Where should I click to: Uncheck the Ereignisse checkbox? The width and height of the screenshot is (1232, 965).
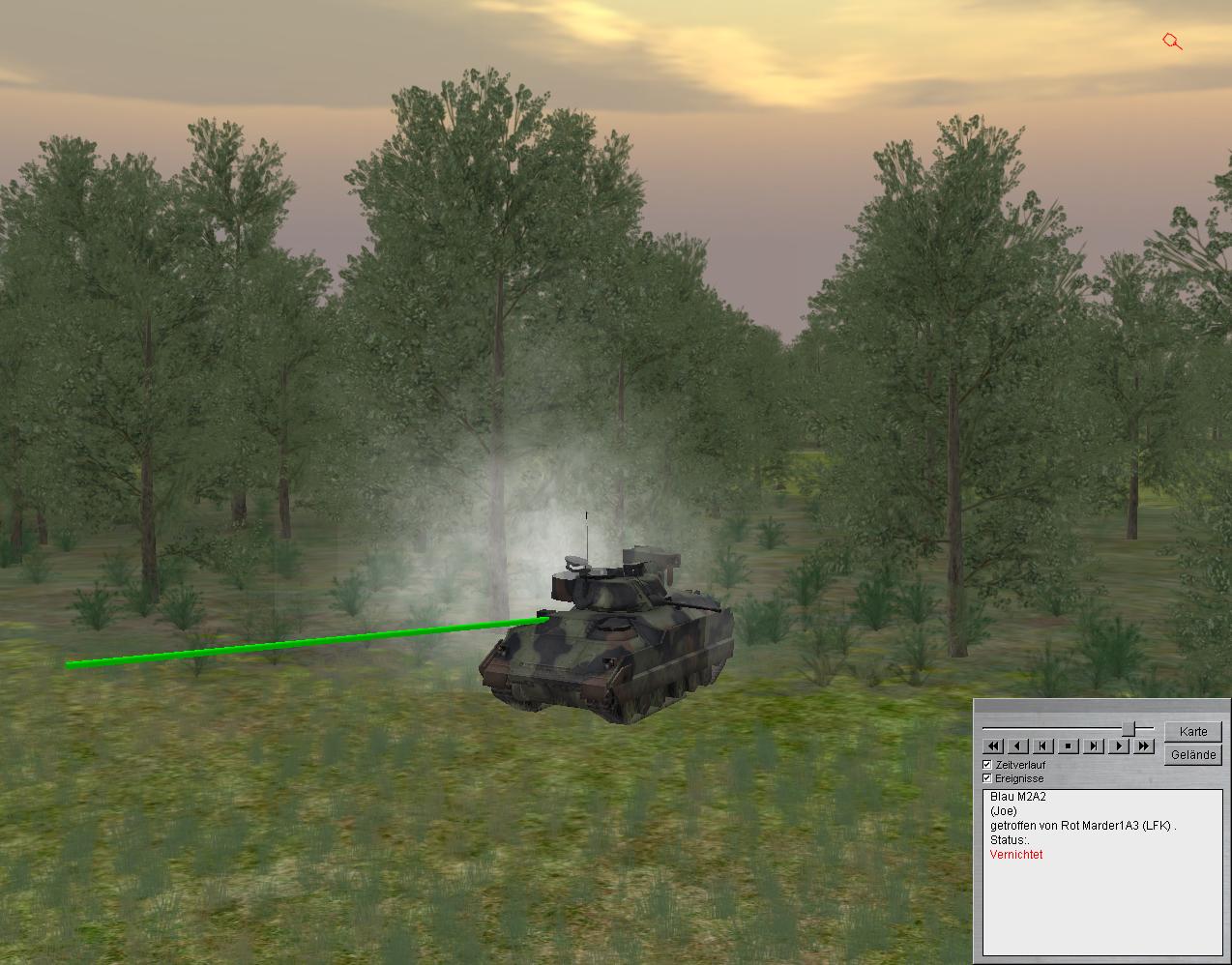coord(987,778)
